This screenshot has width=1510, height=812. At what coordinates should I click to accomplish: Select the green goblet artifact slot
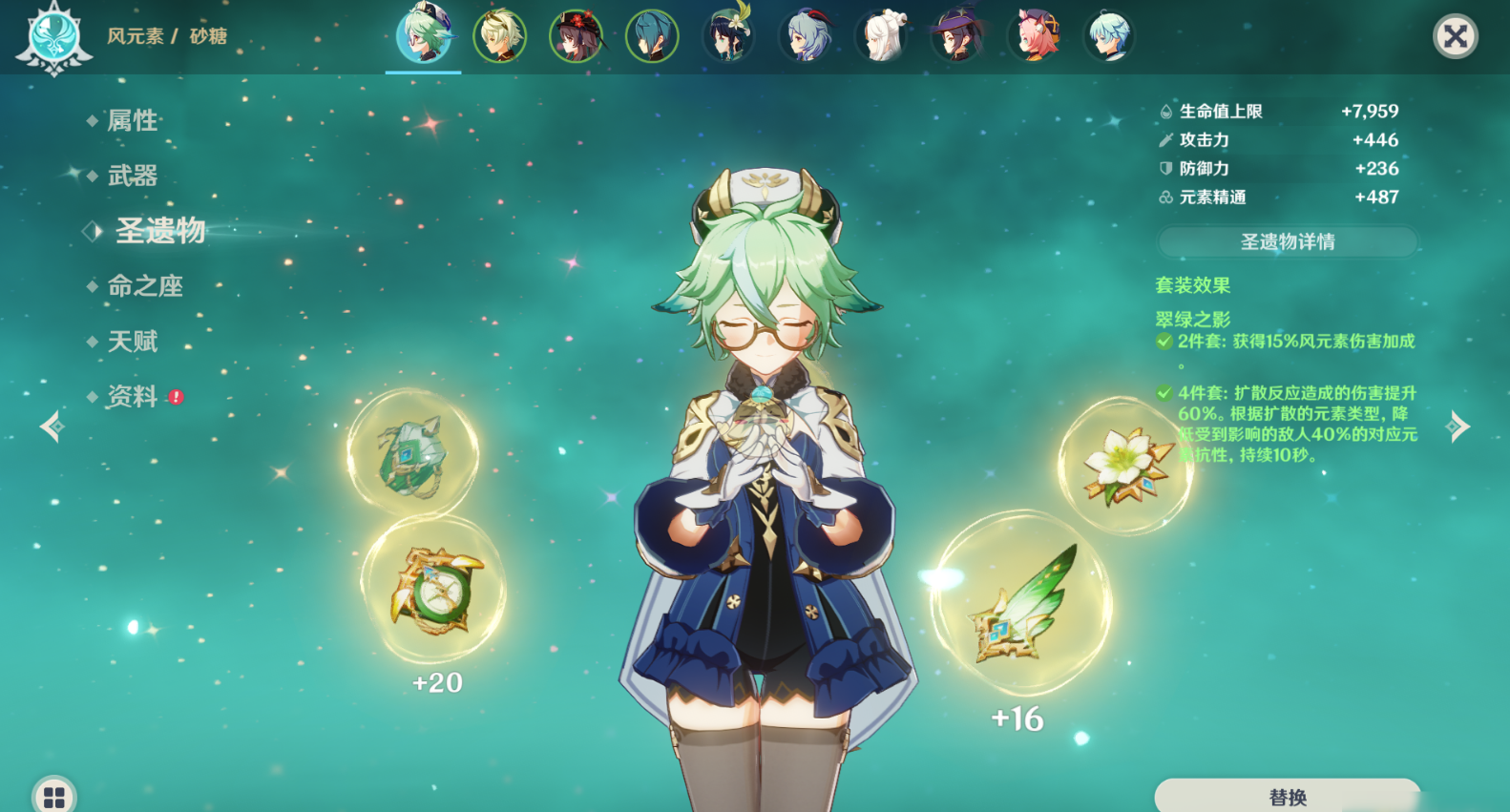click(x=412, y=455)
